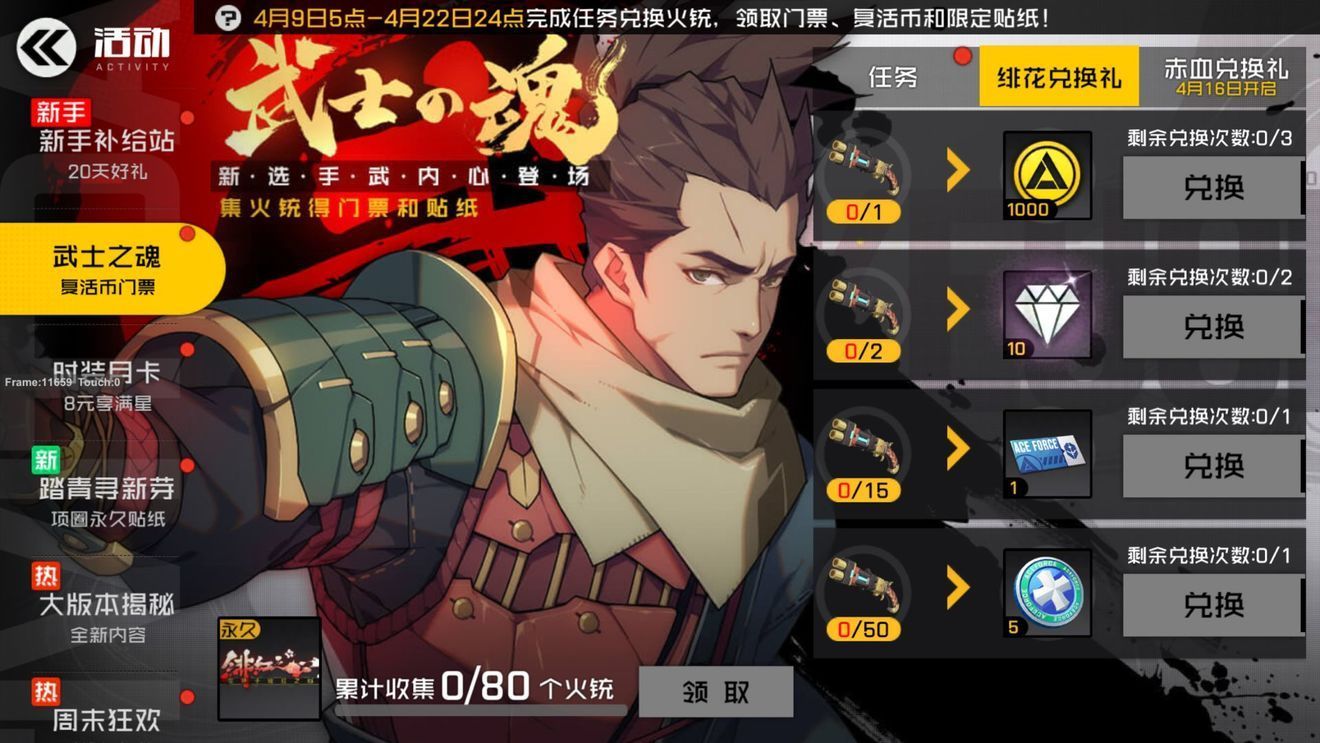Click the blue badge x5 reward icon
The height and width of the screenshot is (743, 1320).
tap(1046, 593)
